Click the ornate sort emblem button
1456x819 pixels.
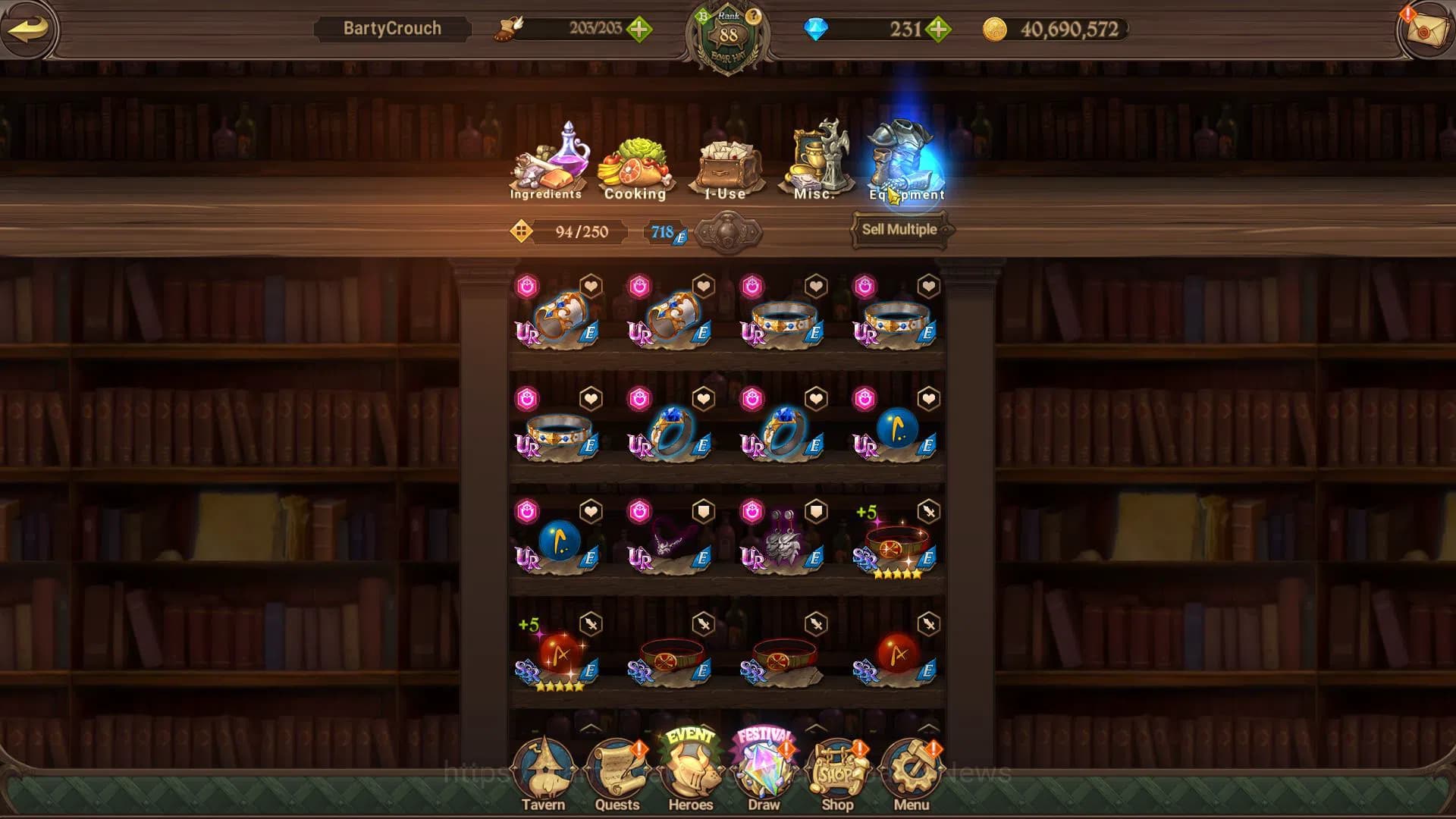(728, 231)
